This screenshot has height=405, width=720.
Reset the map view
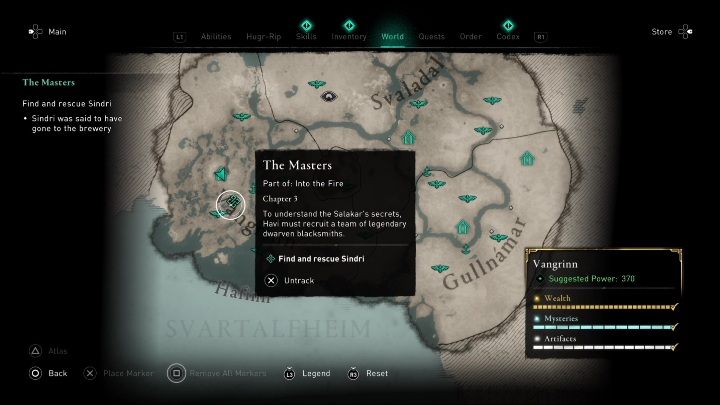point(376,373)
